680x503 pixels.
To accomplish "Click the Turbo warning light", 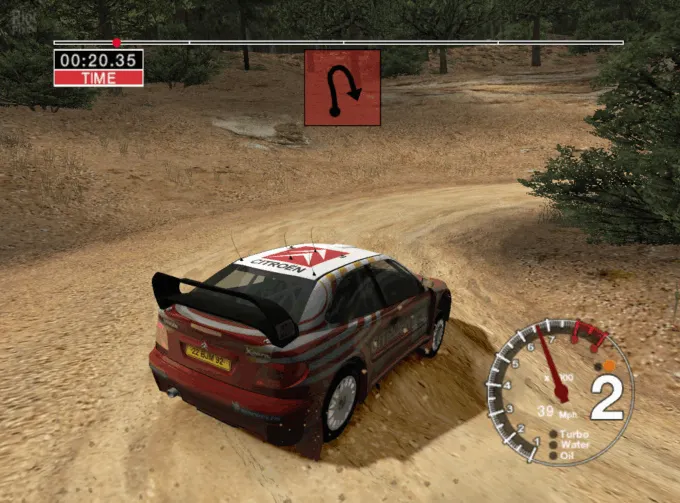I will tap(554, 435).
